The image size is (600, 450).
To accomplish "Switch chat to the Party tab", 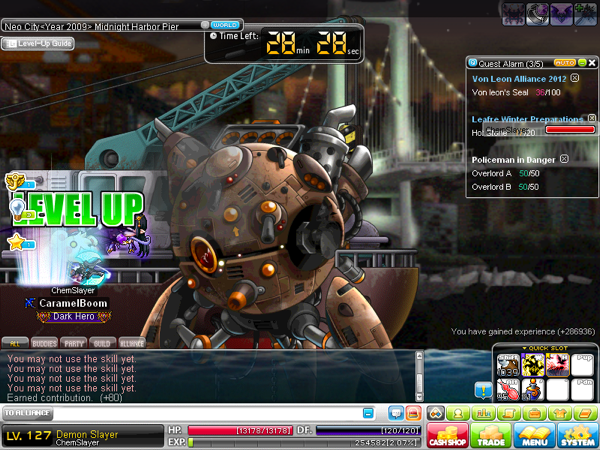I will (x=73, y=342).
